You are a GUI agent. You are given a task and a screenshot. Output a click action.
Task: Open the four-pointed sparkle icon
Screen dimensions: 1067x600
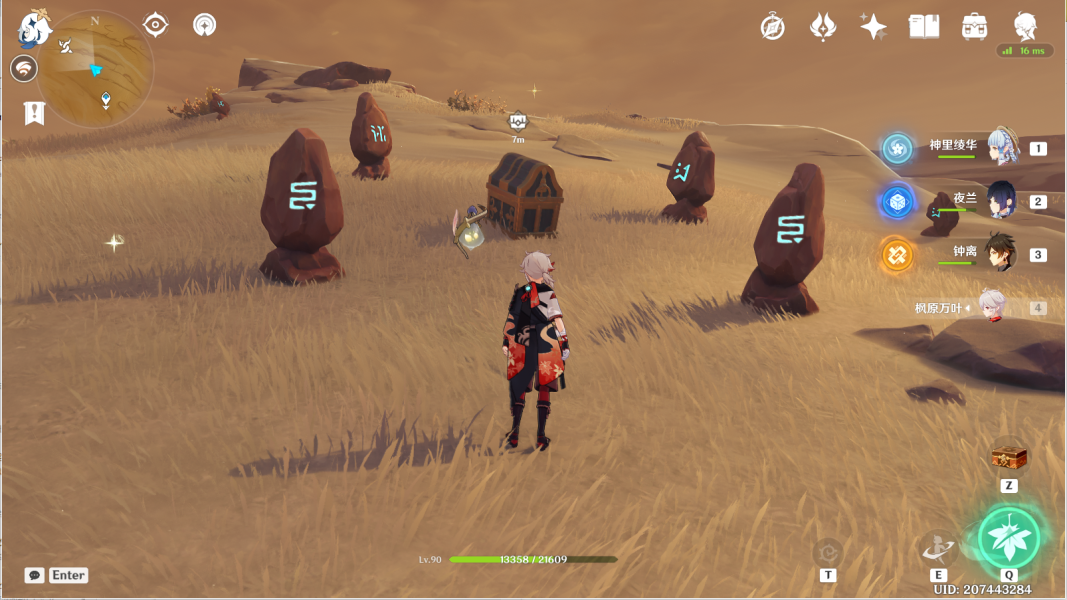pos(873,27)
